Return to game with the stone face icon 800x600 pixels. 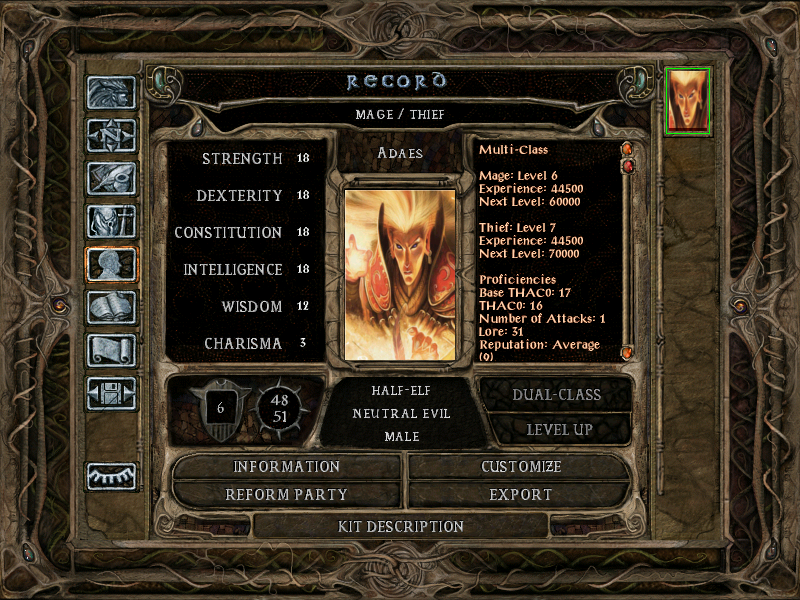click(x=111, y=93)
